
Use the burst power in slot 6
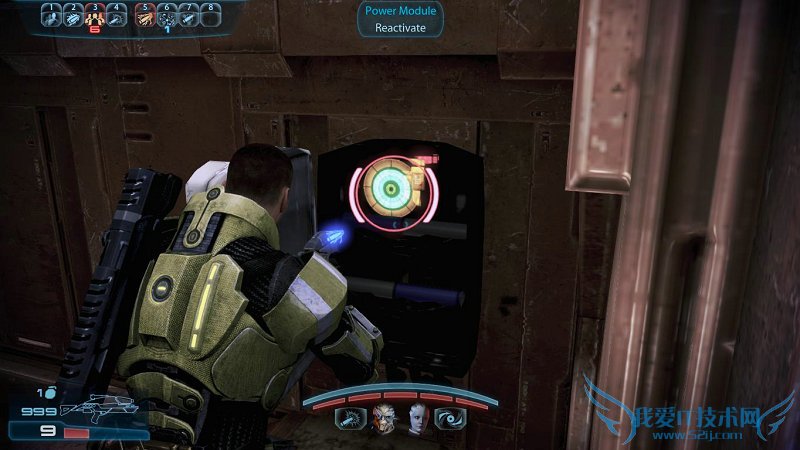coord(167,17)
